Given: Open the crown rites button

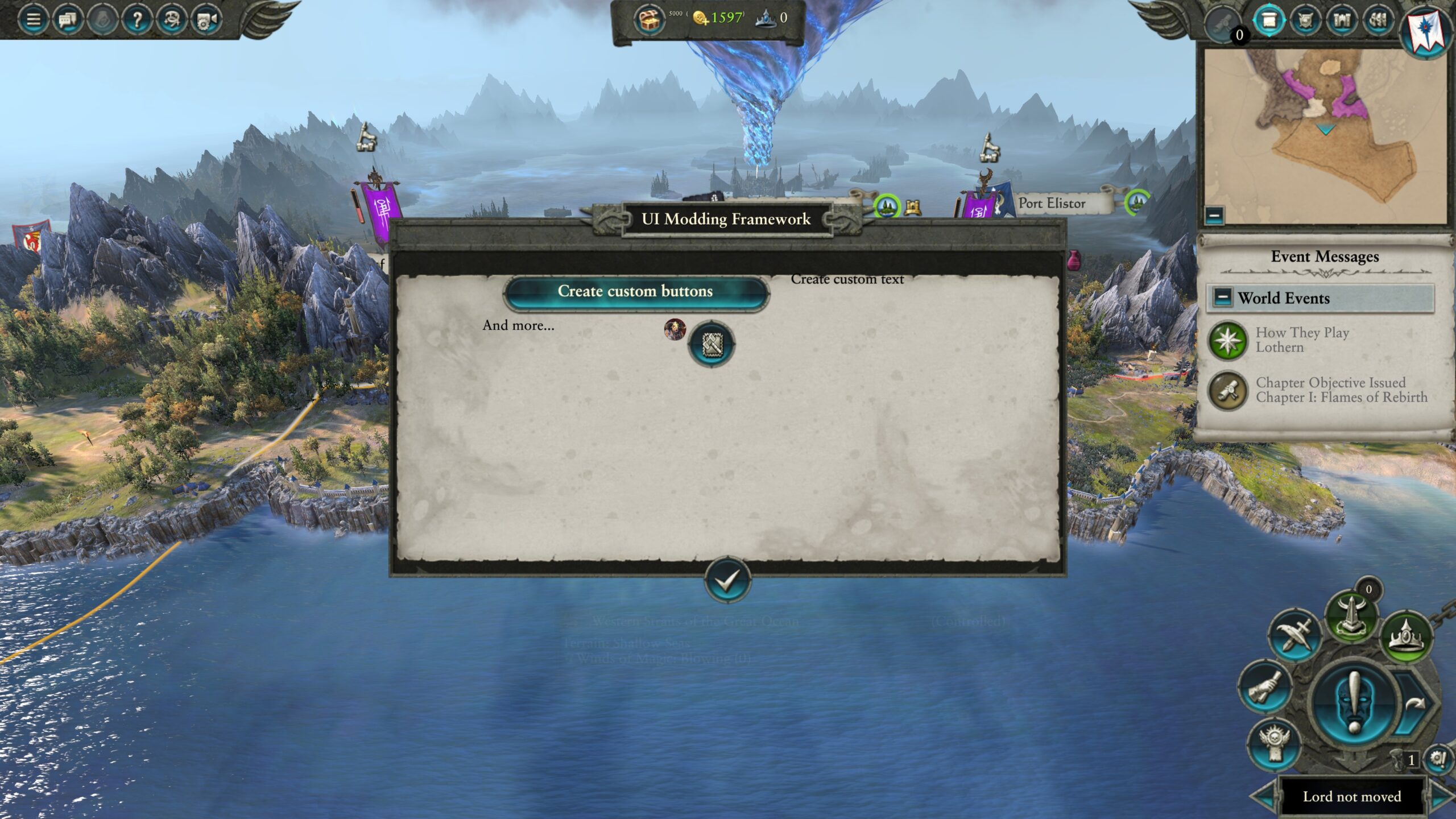Looking at the screenshot, I should (1407, 636).
